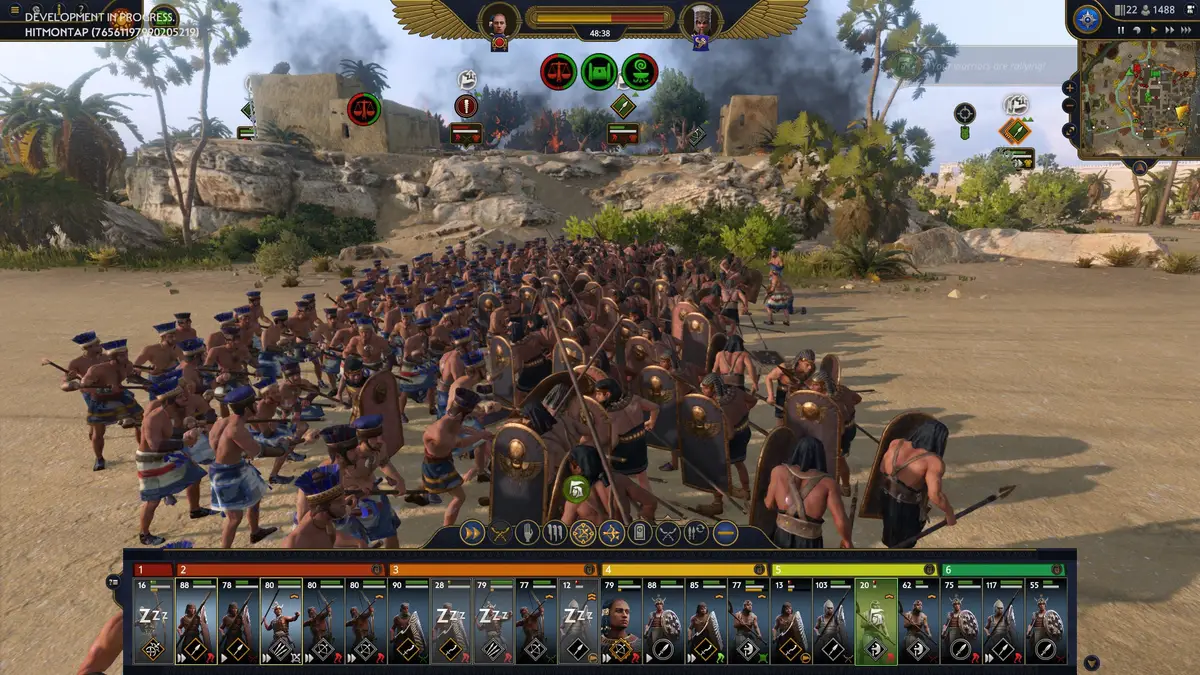The width and height of the screenshot is (1200, 675).
Task: Zoom out the minimap with the minus button
Action: point(1070,106)
